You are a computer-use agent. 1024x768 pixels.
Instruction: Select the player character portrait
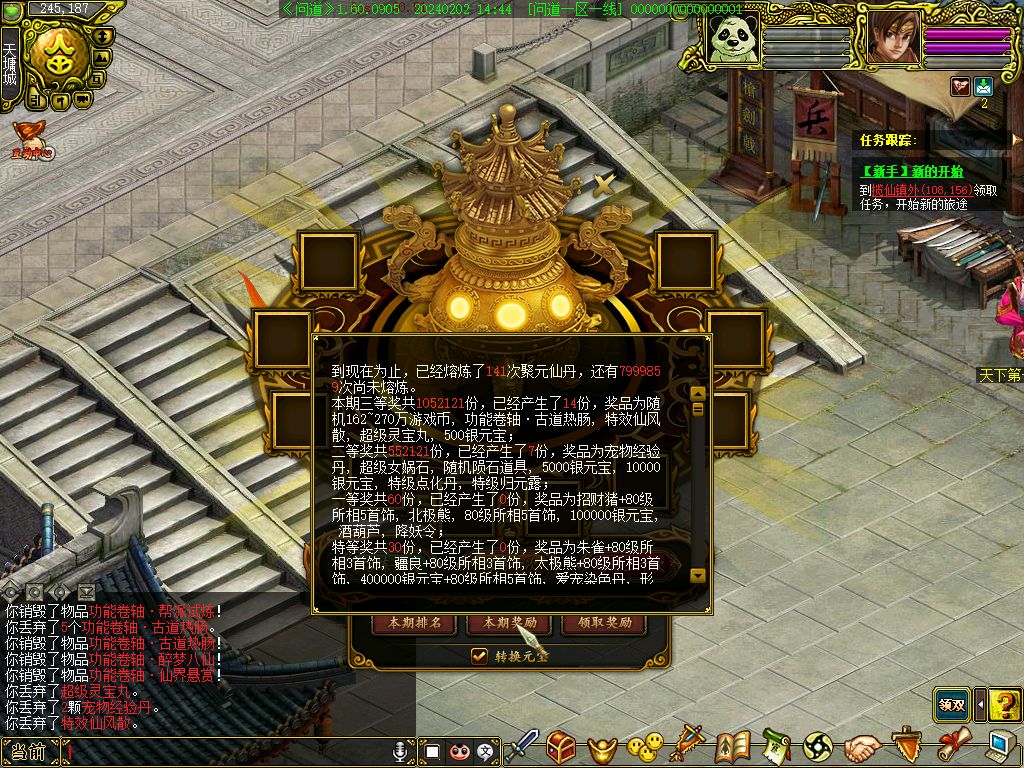pos(893,39)
